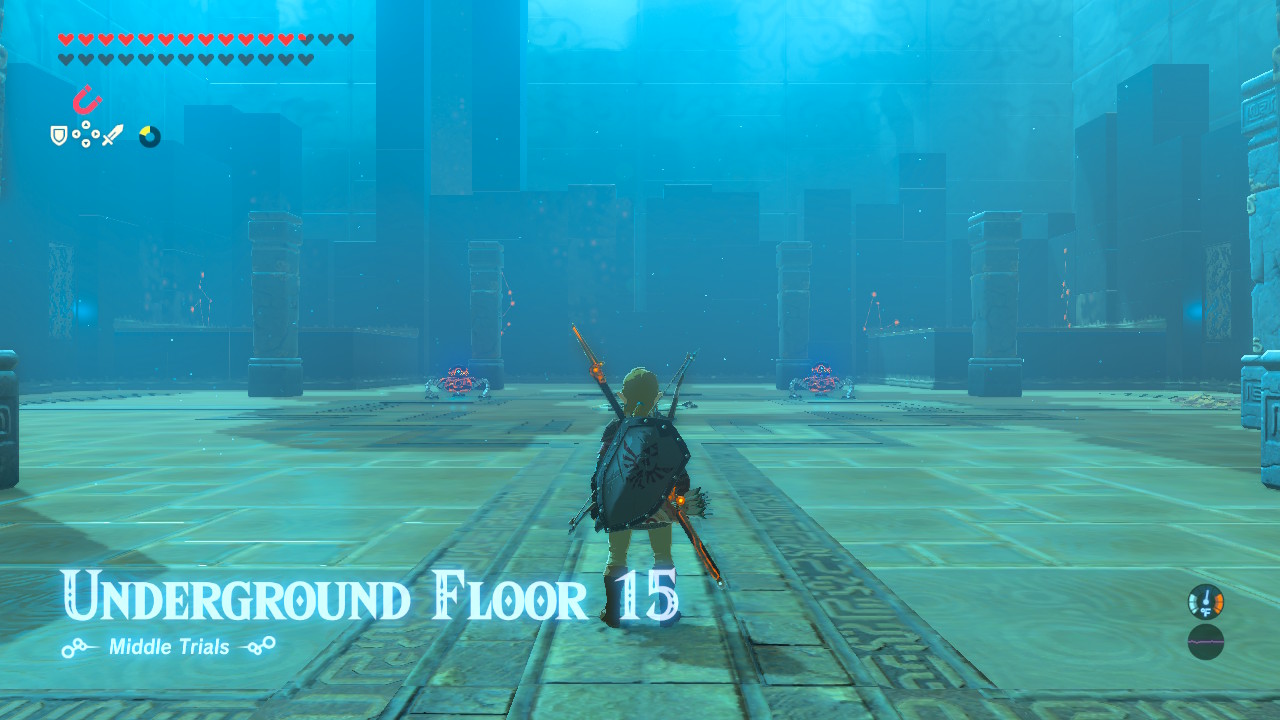Click the Underground Floor 15 title
Screen dimensions: 1280x720
(x=370, y=597)
